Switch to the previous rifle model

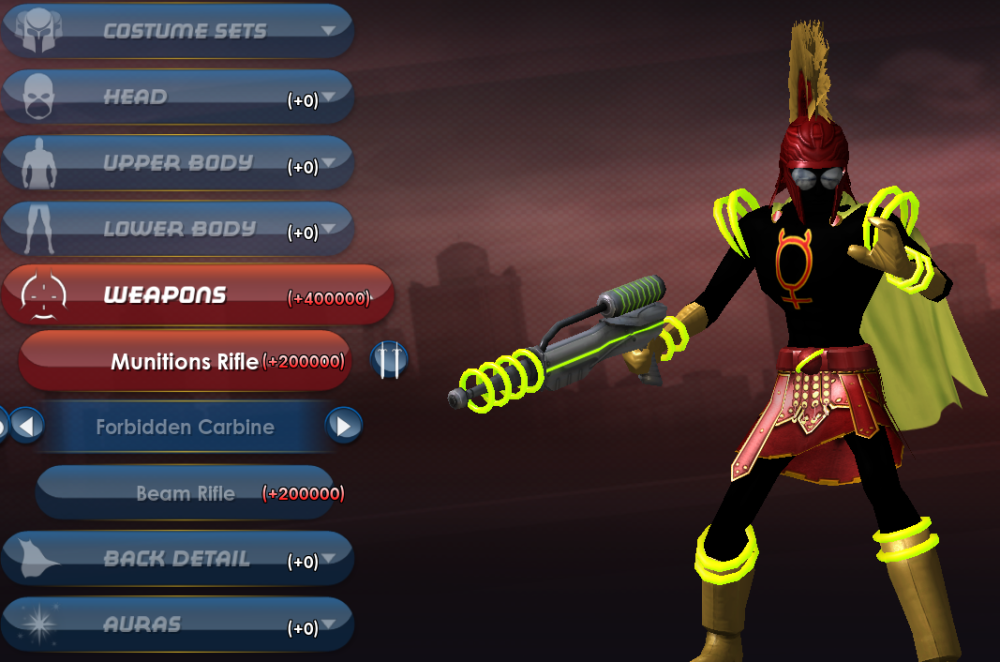pyautogui.click(x=27, y=427)
